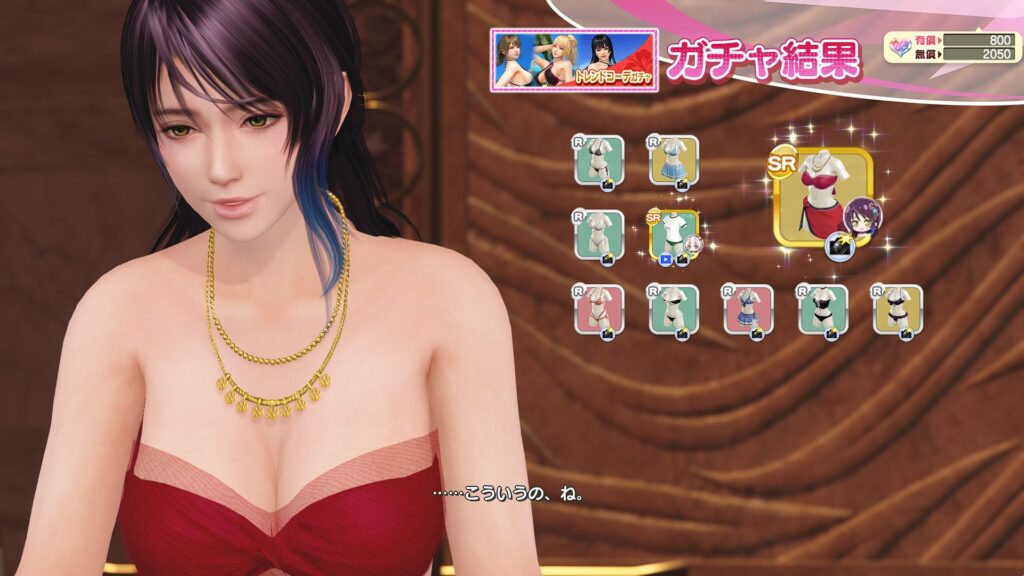The image size is (1024, 576).
Task: Pick the R white bikini on teal tile
Action: click(599, 234)
